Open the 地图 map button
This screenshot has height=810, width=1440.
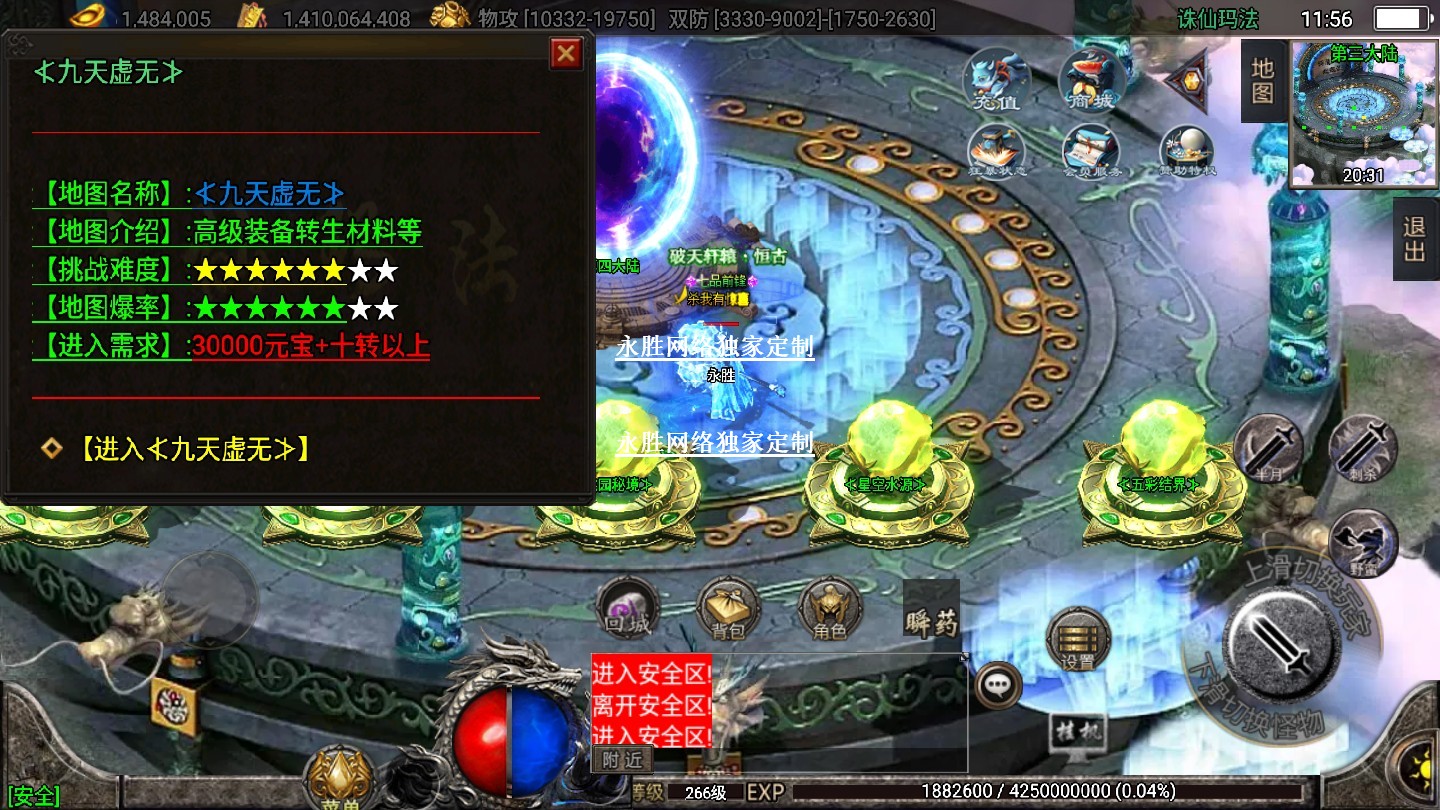1263,81
